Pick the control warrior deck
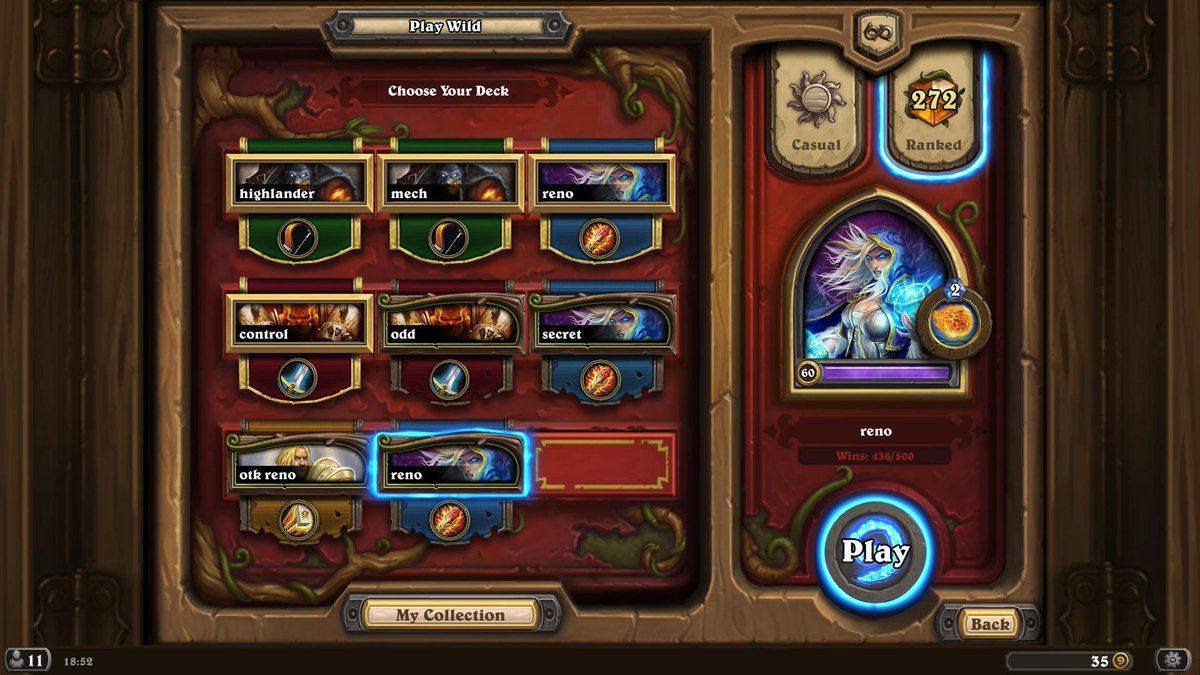 (299, 324)
